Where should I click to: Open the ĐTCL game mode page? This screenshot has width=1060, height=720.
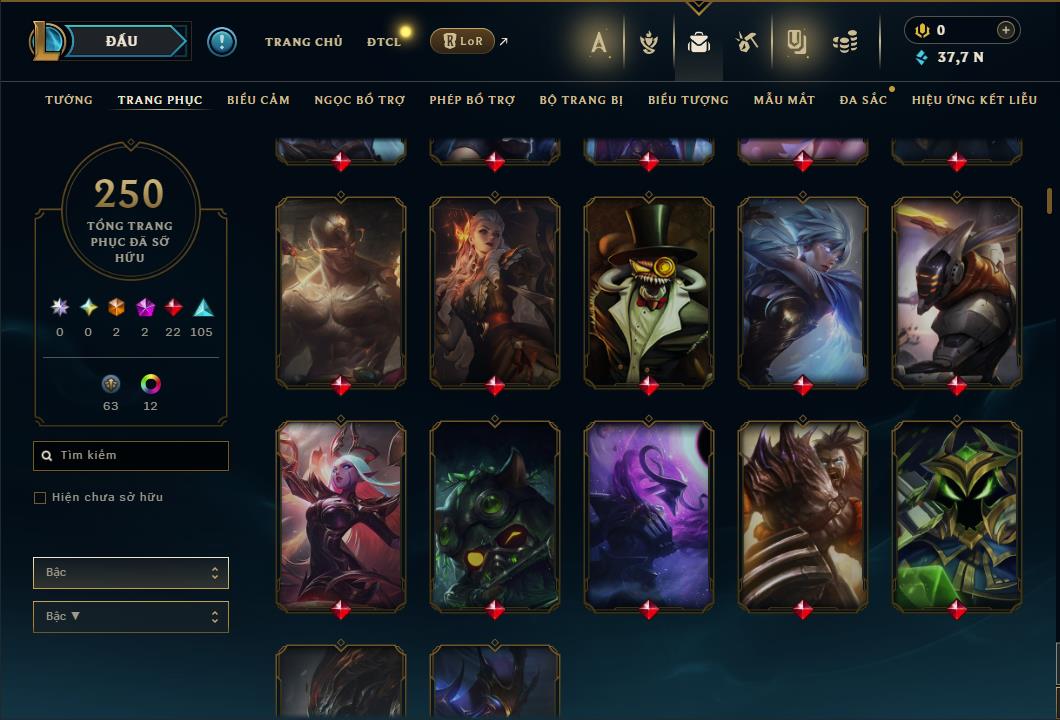pyautogui.click(x=383, y=42)
